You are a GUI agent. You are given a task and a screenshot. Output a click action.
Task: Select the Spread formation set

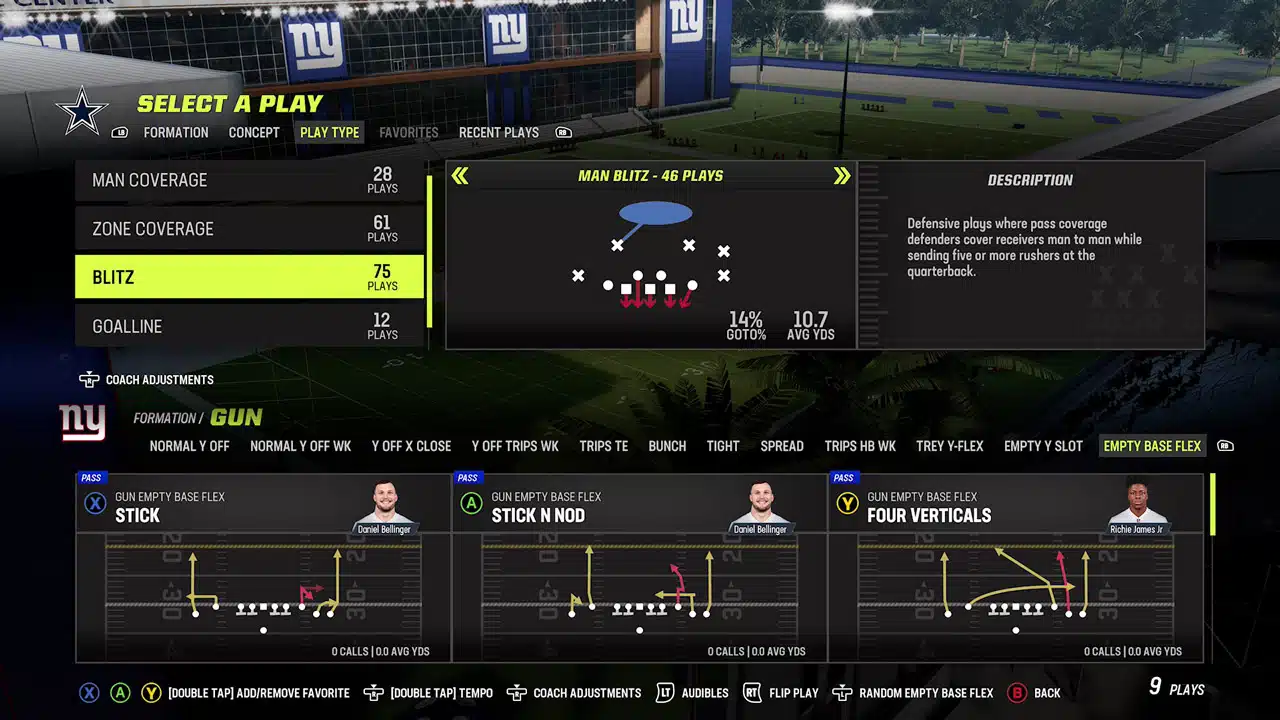click(782, 446)
